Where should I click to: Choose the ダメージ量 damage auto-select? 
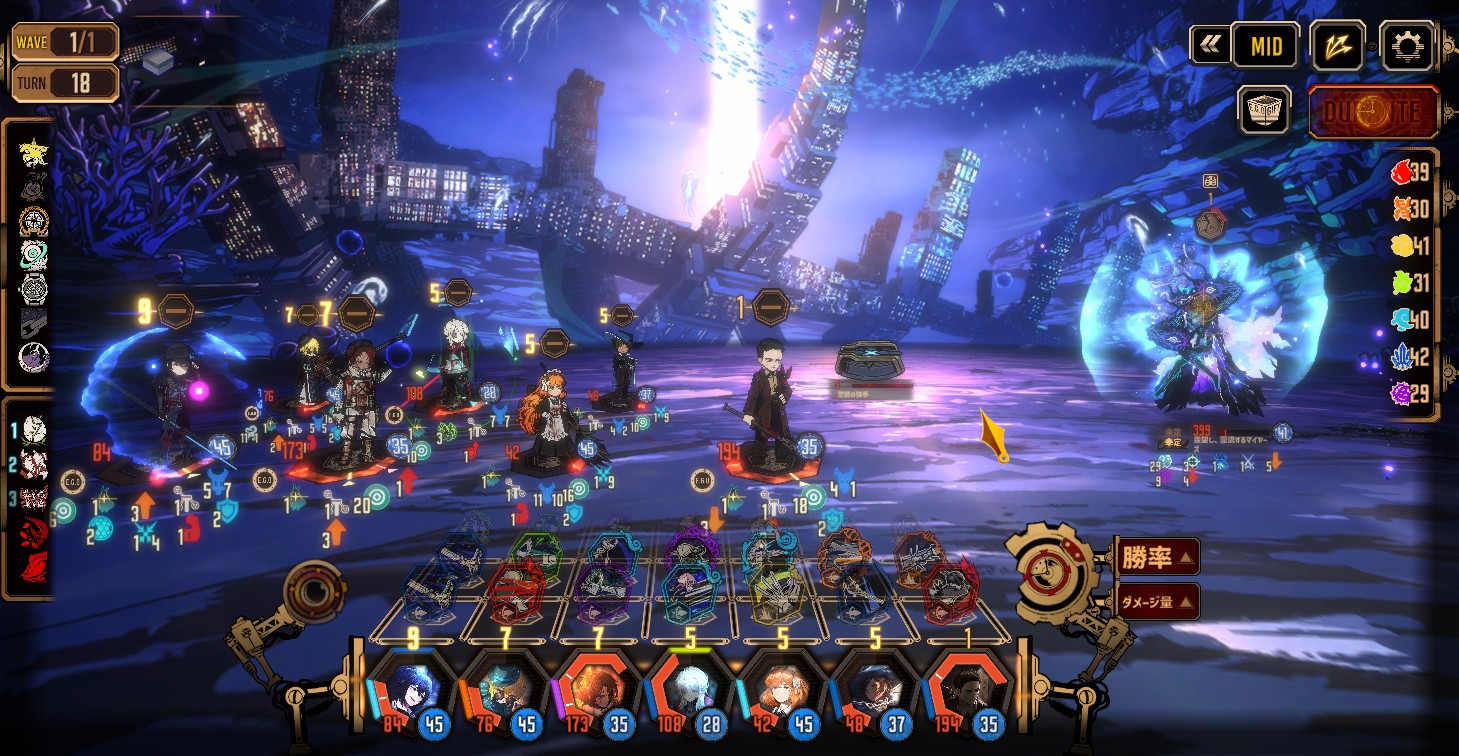point(1157,601)
